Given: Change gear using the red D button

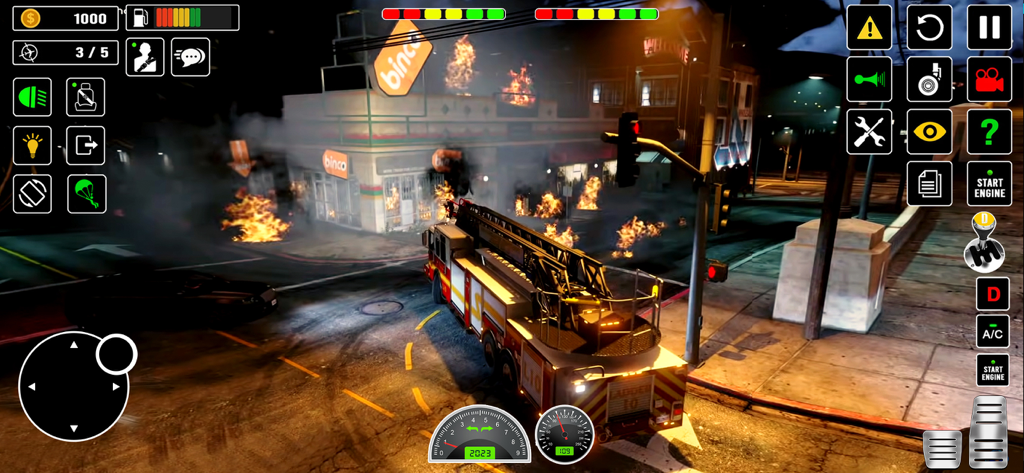Looking at the screenshot, I should pos(992,294).
